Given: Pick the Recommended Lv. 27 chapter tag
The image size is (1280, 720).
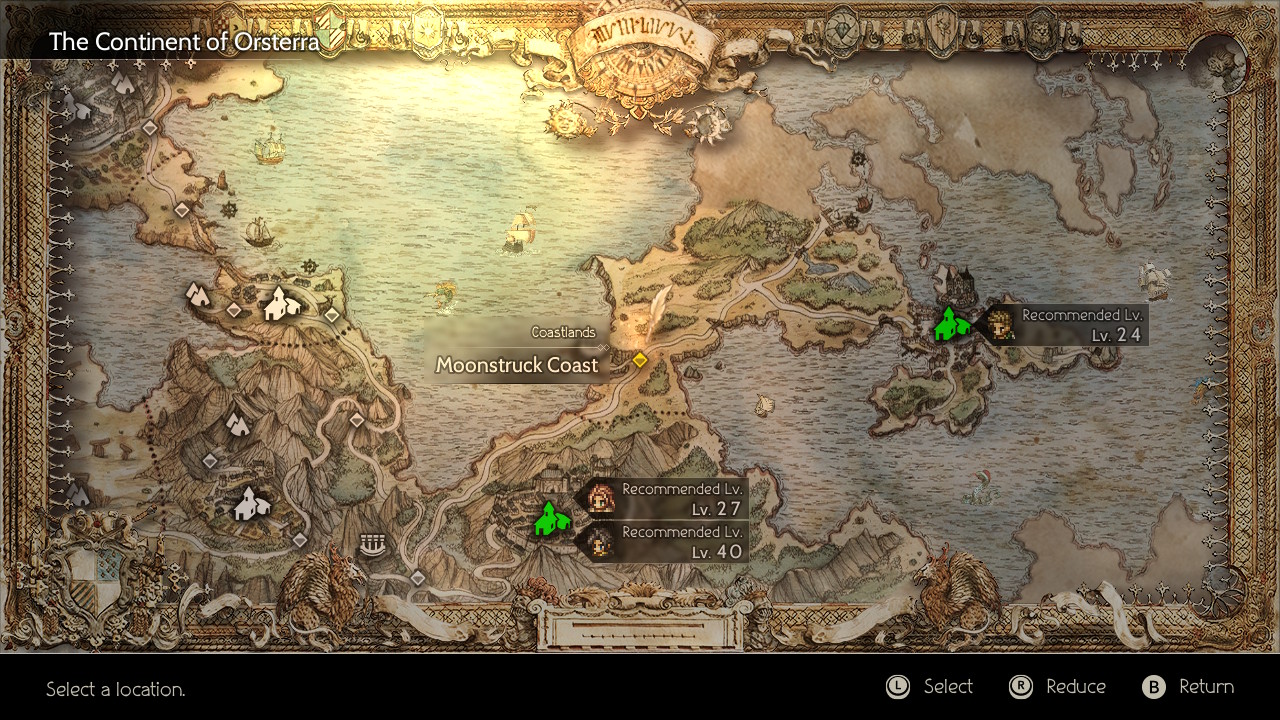Looking at the screenshot, I should pyautogui.click(x=665, y=498).
